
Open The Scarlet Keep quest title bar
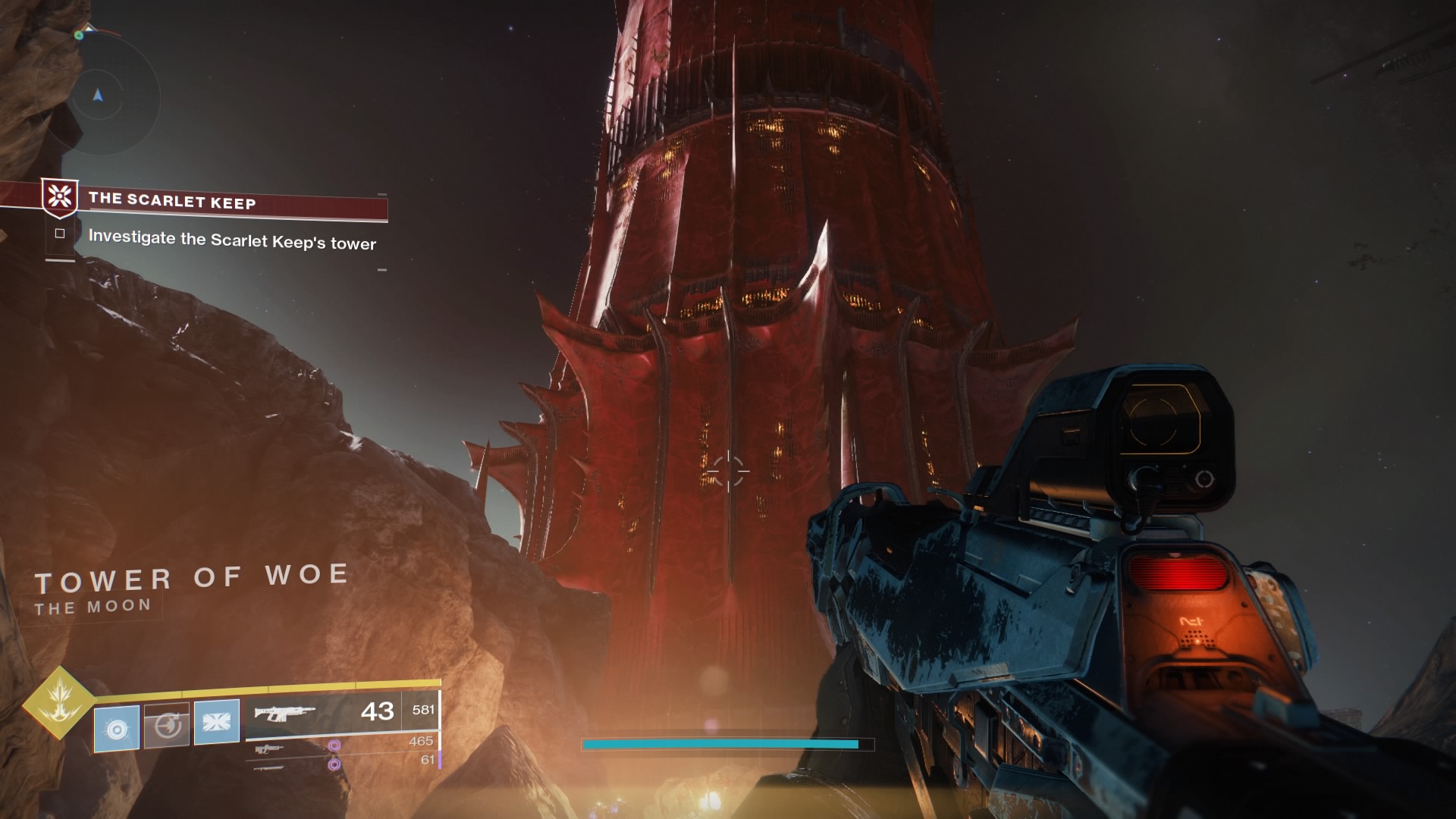[173, 202]
